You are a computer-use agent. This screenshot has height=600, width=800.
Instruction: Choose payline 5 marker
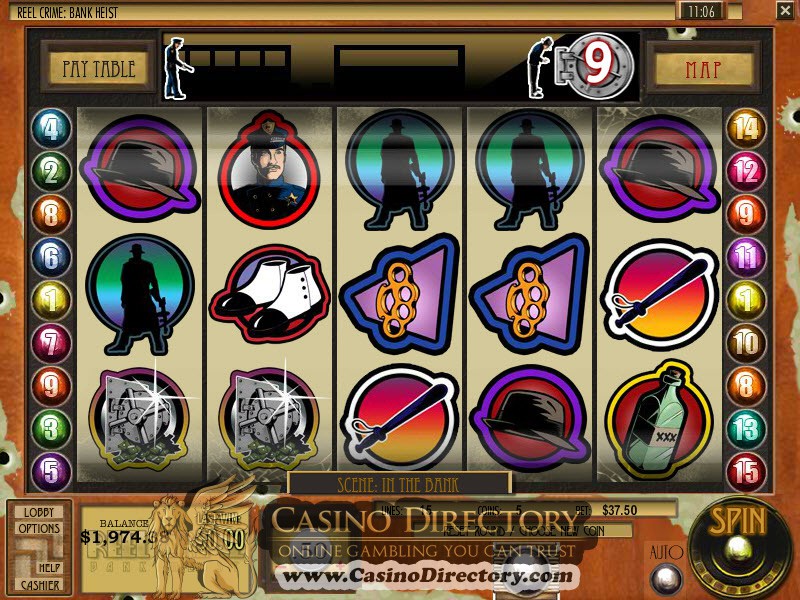50,471
